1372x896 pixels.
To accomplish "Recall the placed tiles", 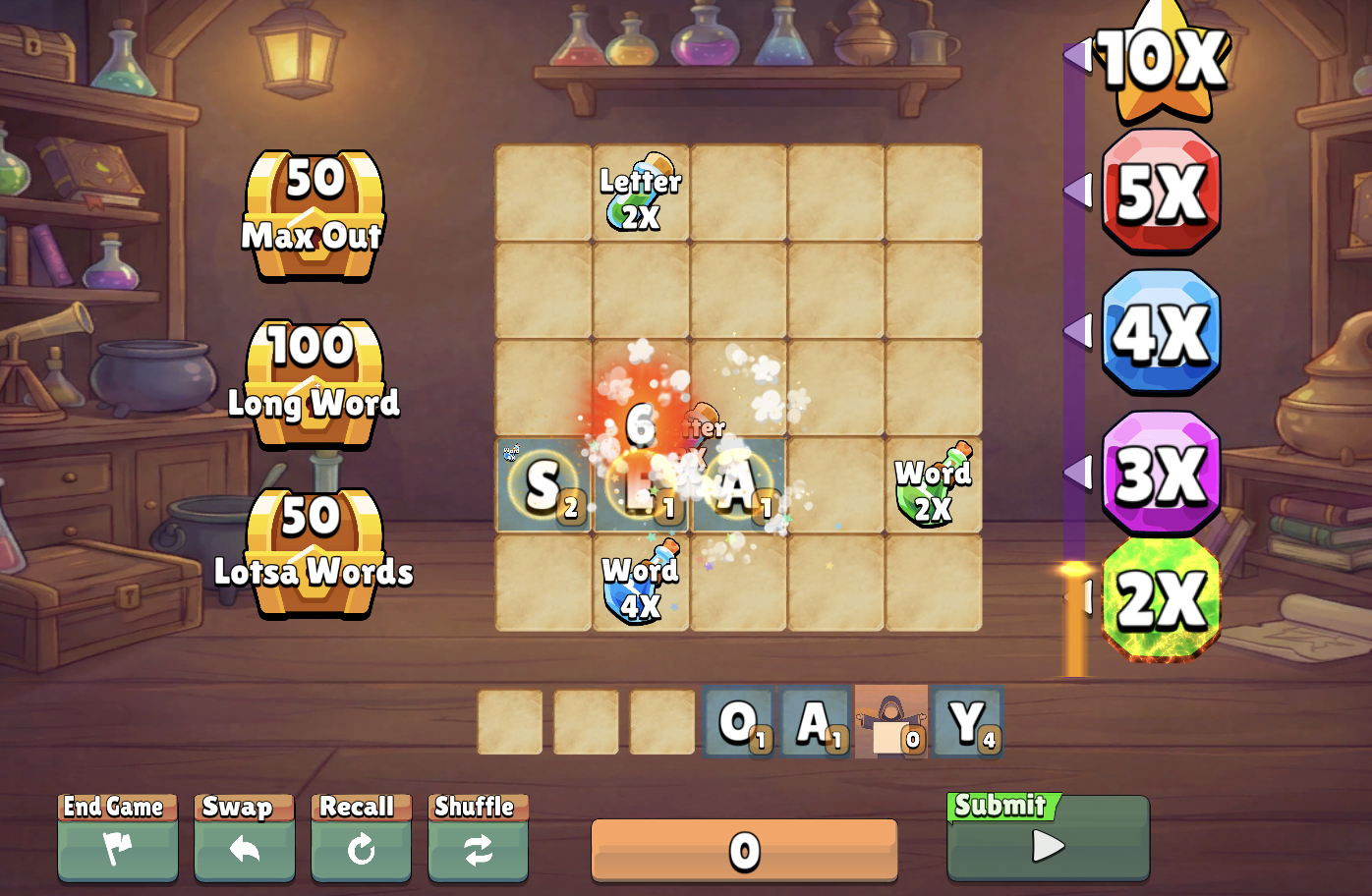I will pyautogui.click(x=361, y=838).
